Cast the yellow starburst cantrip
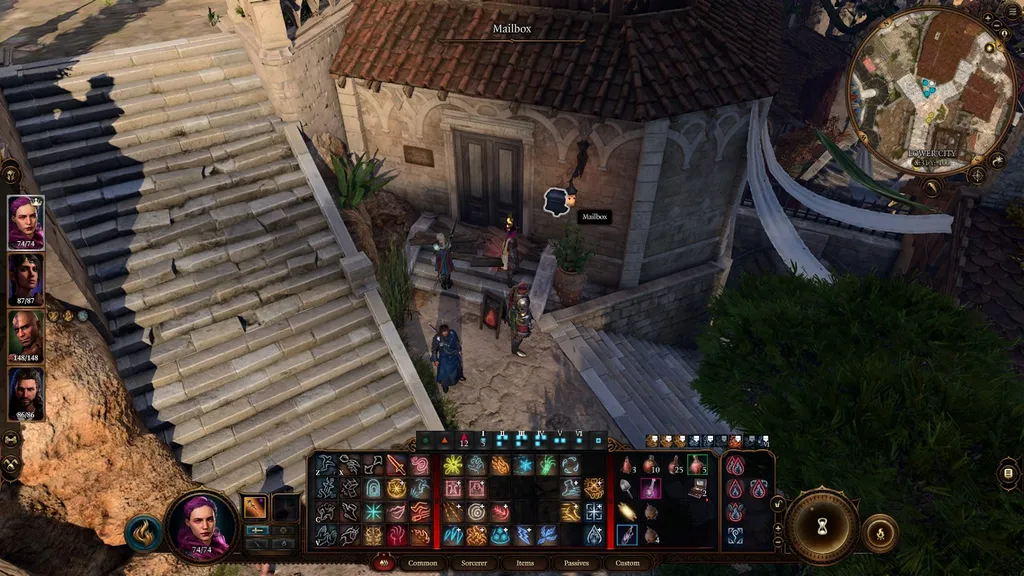This screenshot has width=1024, height=576. [x=453, y=465]
